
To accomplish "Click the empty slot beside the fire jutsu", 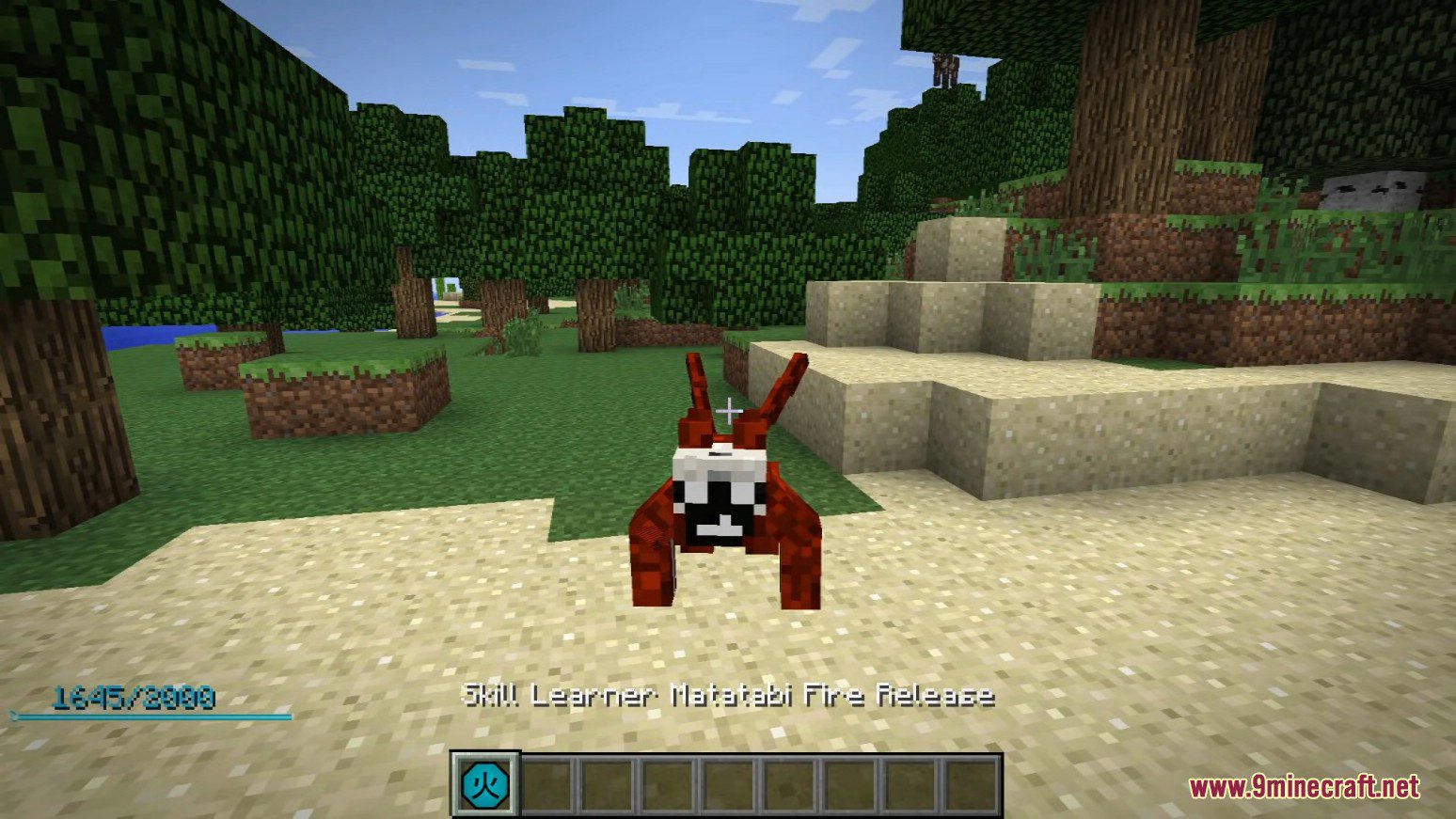I will 546,780.
